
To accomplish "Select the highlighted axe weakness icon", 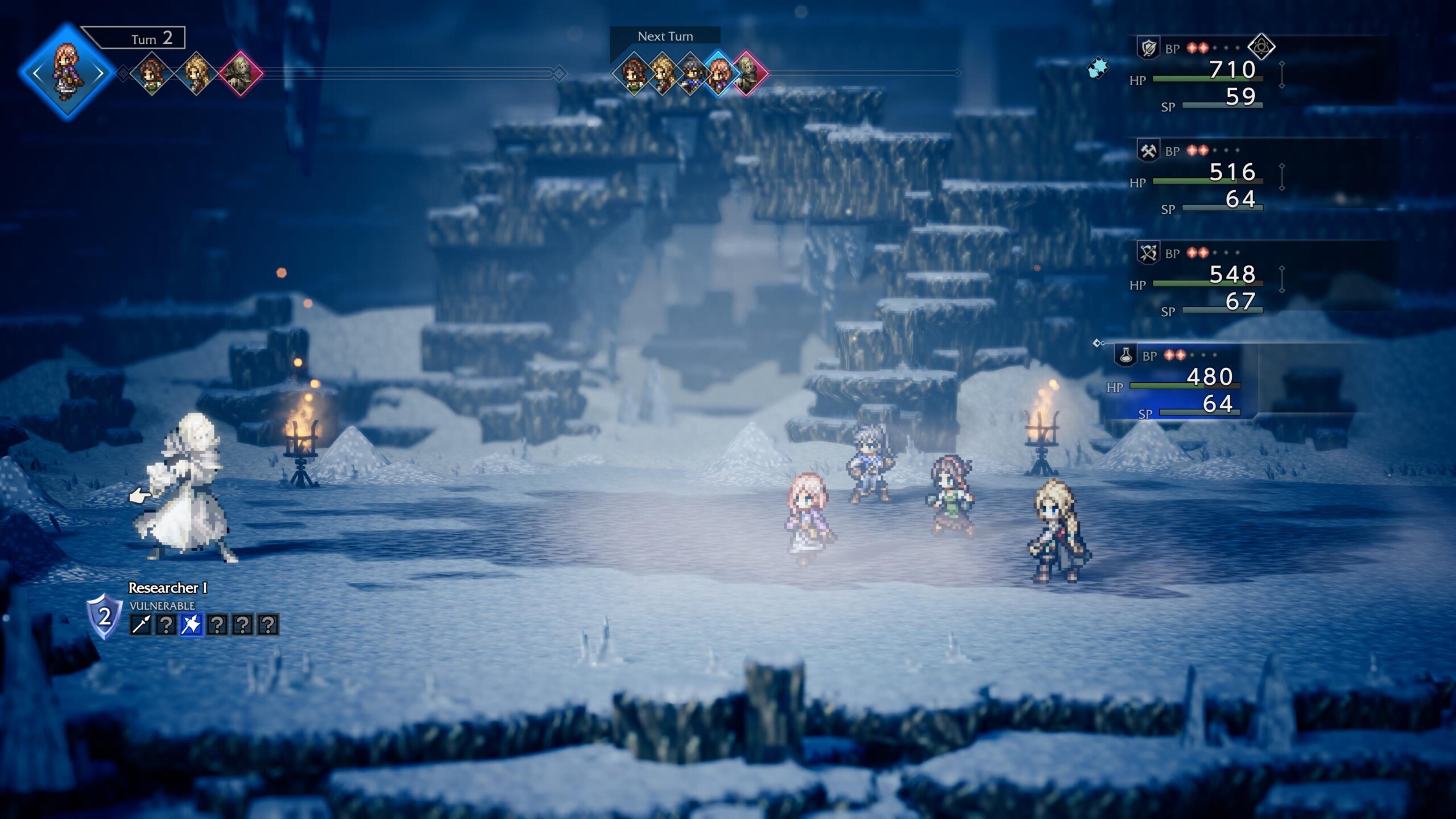I will pyautogui.click(x=191, y=624).
